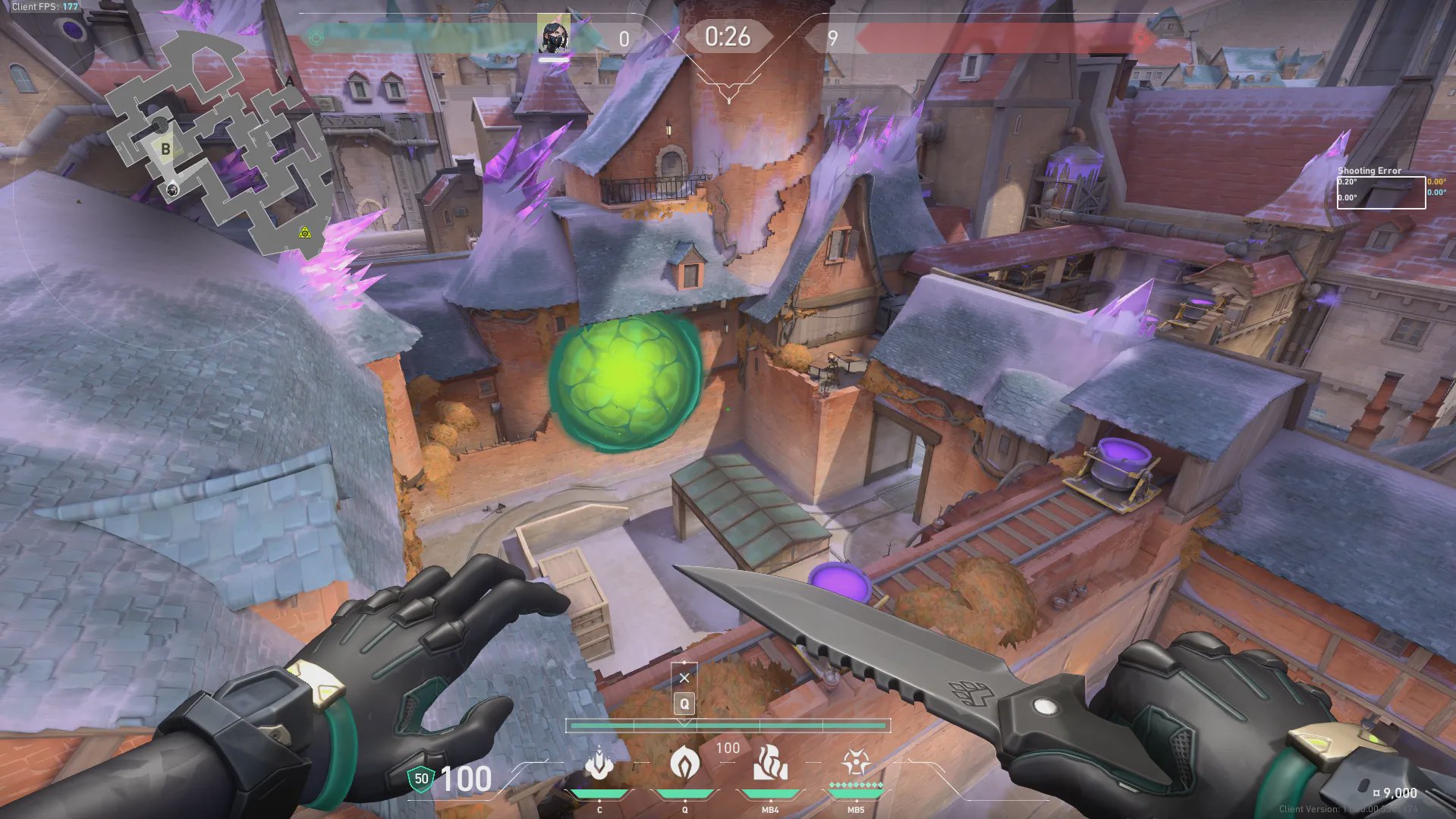
Task: Activate the Snake Bite ability icon
Action: tap(599, 764)
